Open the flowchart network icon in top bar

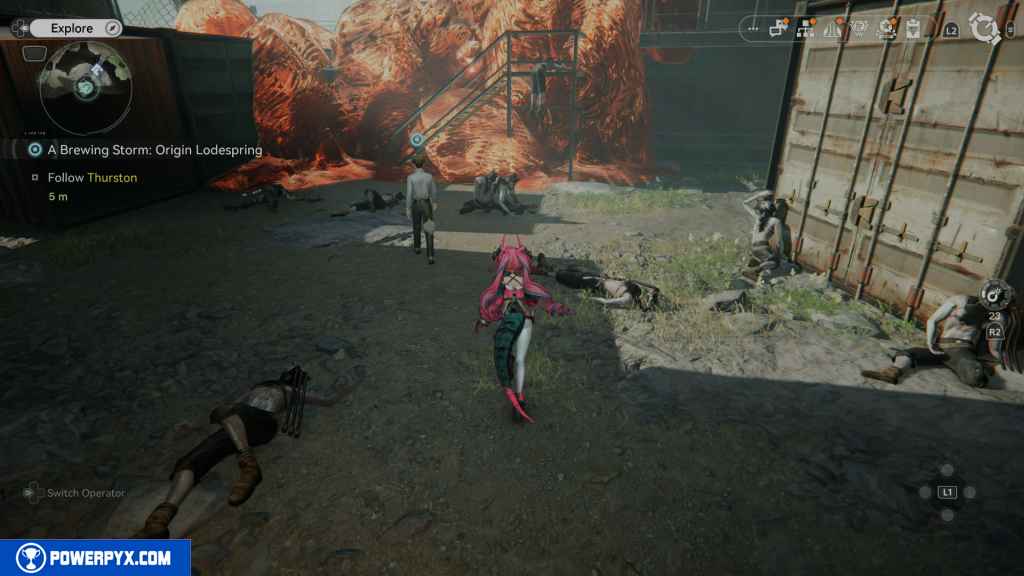pyautogui.click(x=805, y=29)
